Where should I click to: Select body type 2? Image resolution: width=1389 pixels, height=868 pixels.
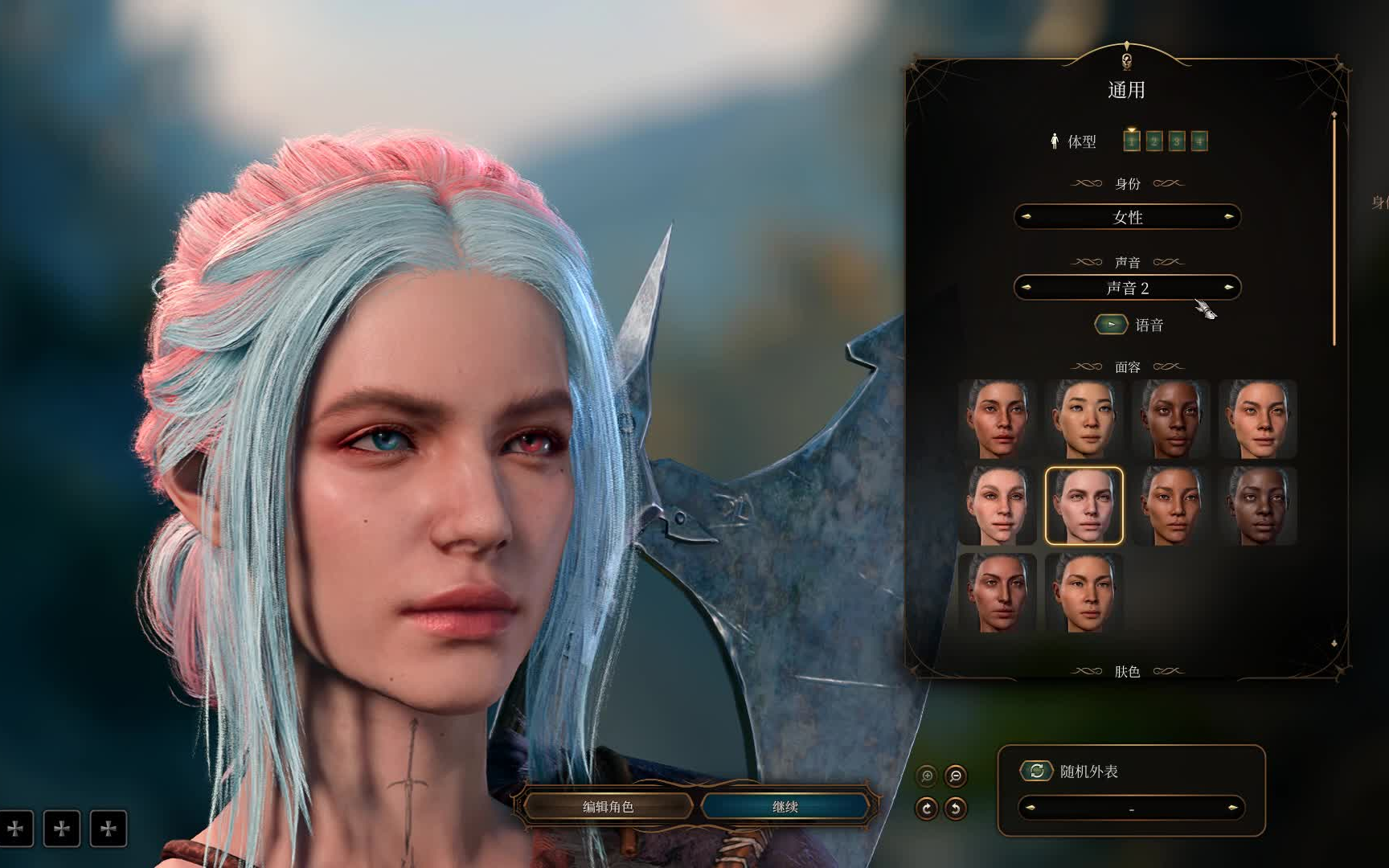coord(1154,141)
